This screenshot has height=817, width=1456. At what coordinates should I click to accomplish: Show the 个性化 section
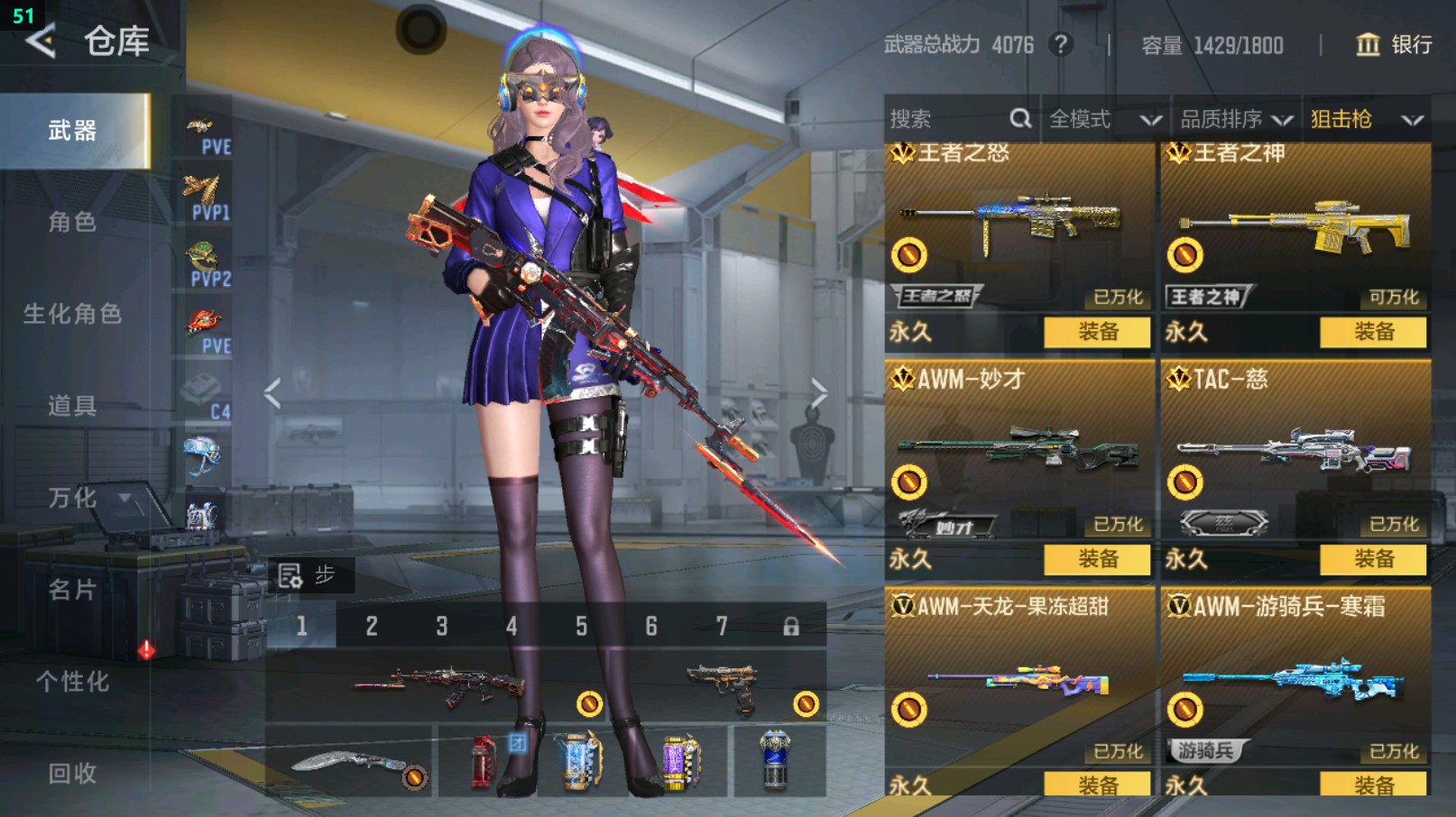tap(72, 682)
